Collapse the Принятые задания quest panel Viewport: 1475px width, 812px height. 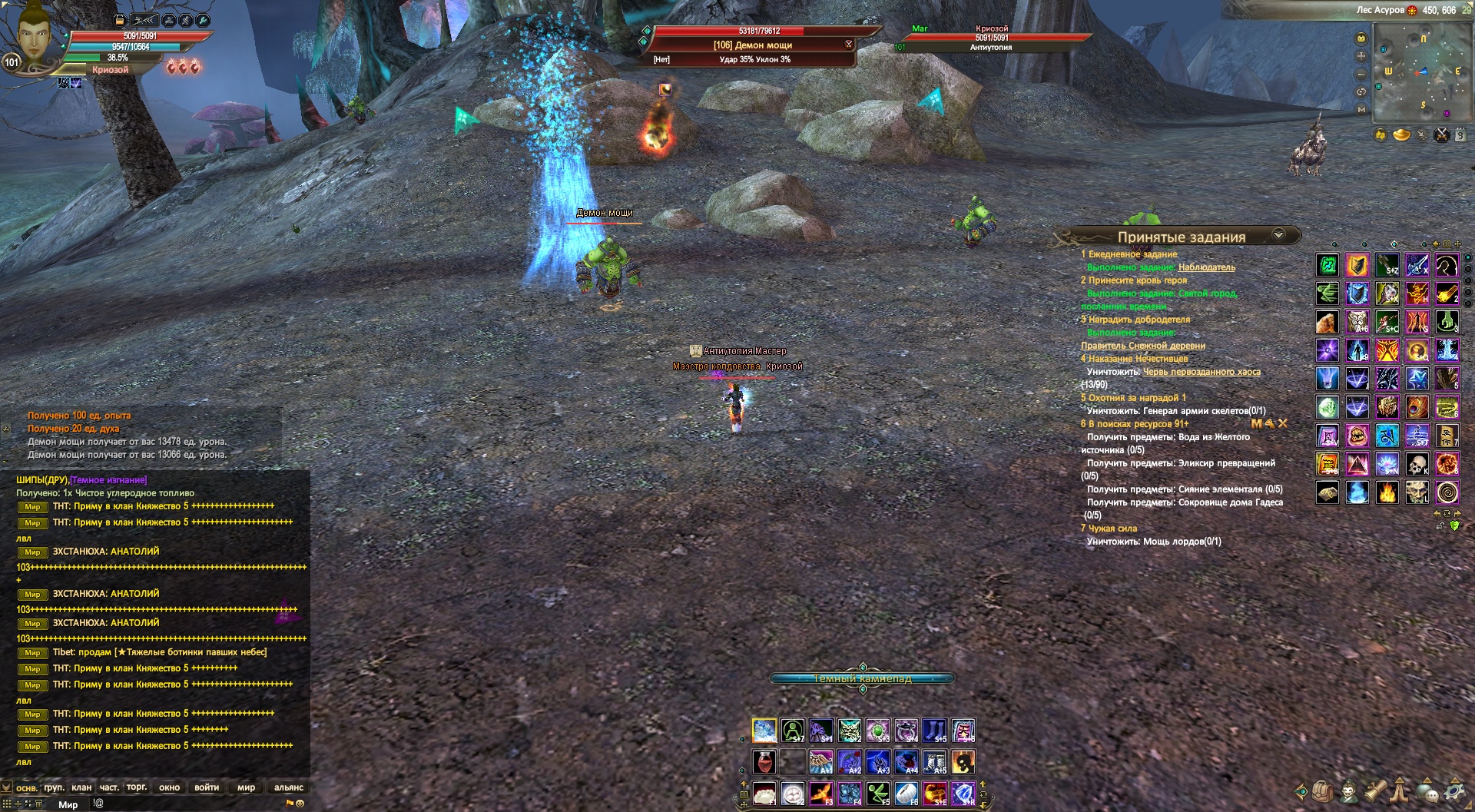coord(1278,235)
